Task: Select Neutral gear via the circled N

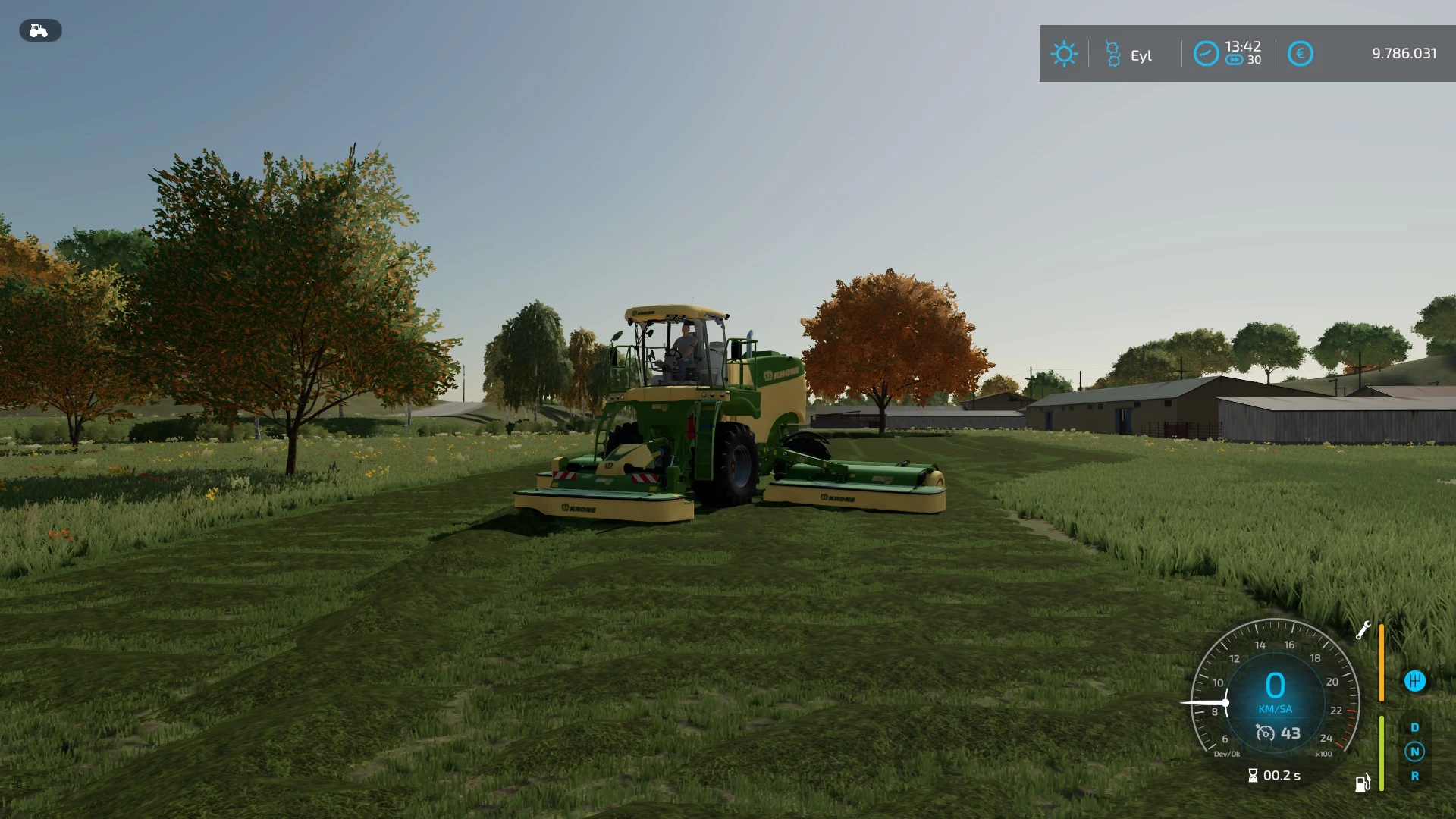Action: (x=1414, y=752)
